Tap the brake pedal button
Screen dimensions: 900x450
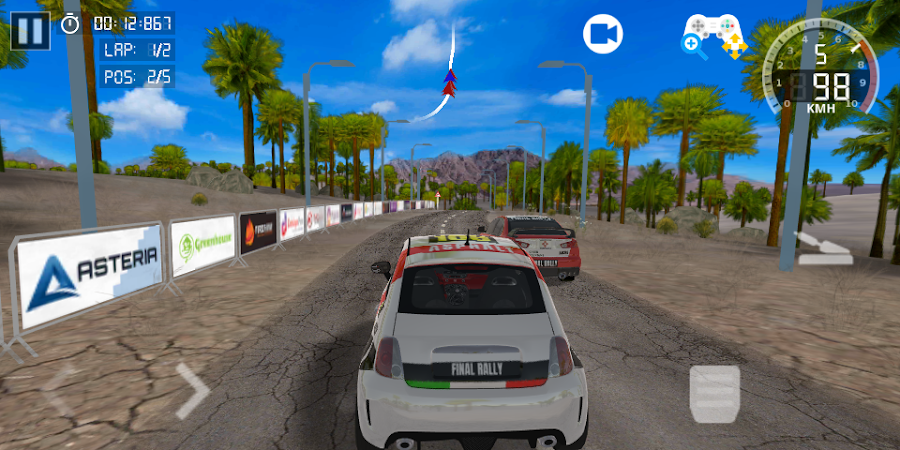coord(714,393)
